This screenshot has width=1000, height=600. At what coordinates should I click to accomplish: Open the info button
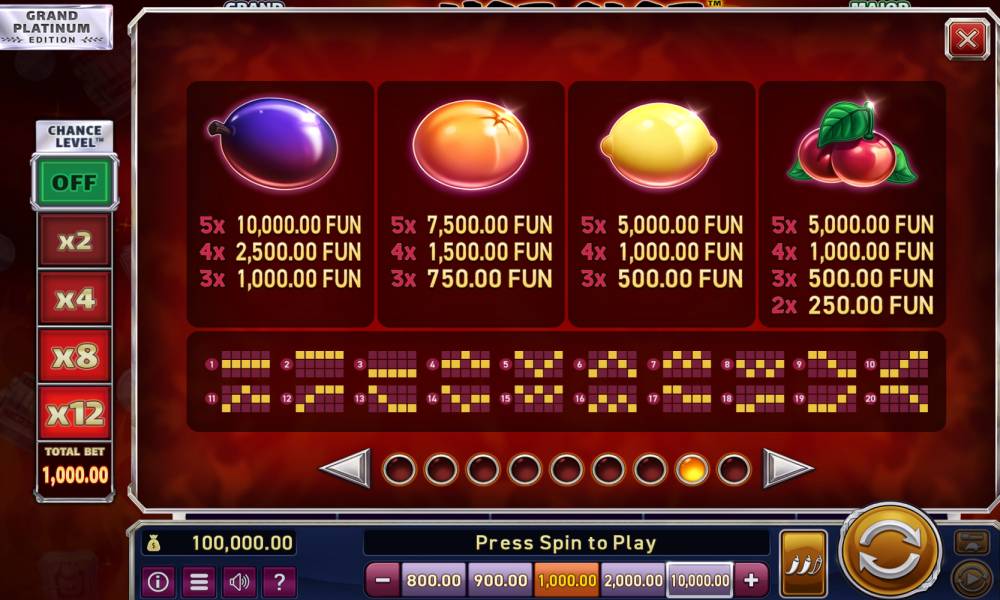point(159,580)
